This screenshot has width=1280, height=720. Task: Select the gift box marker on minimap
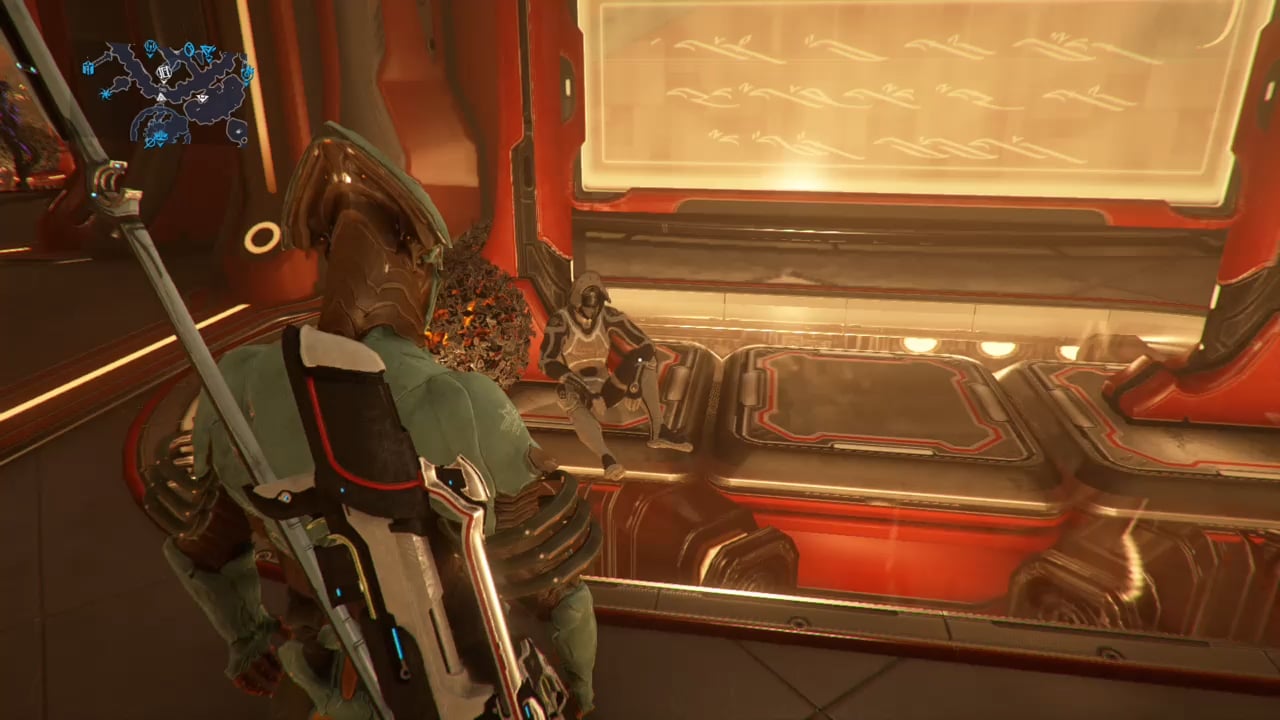(x=89, y=67)
